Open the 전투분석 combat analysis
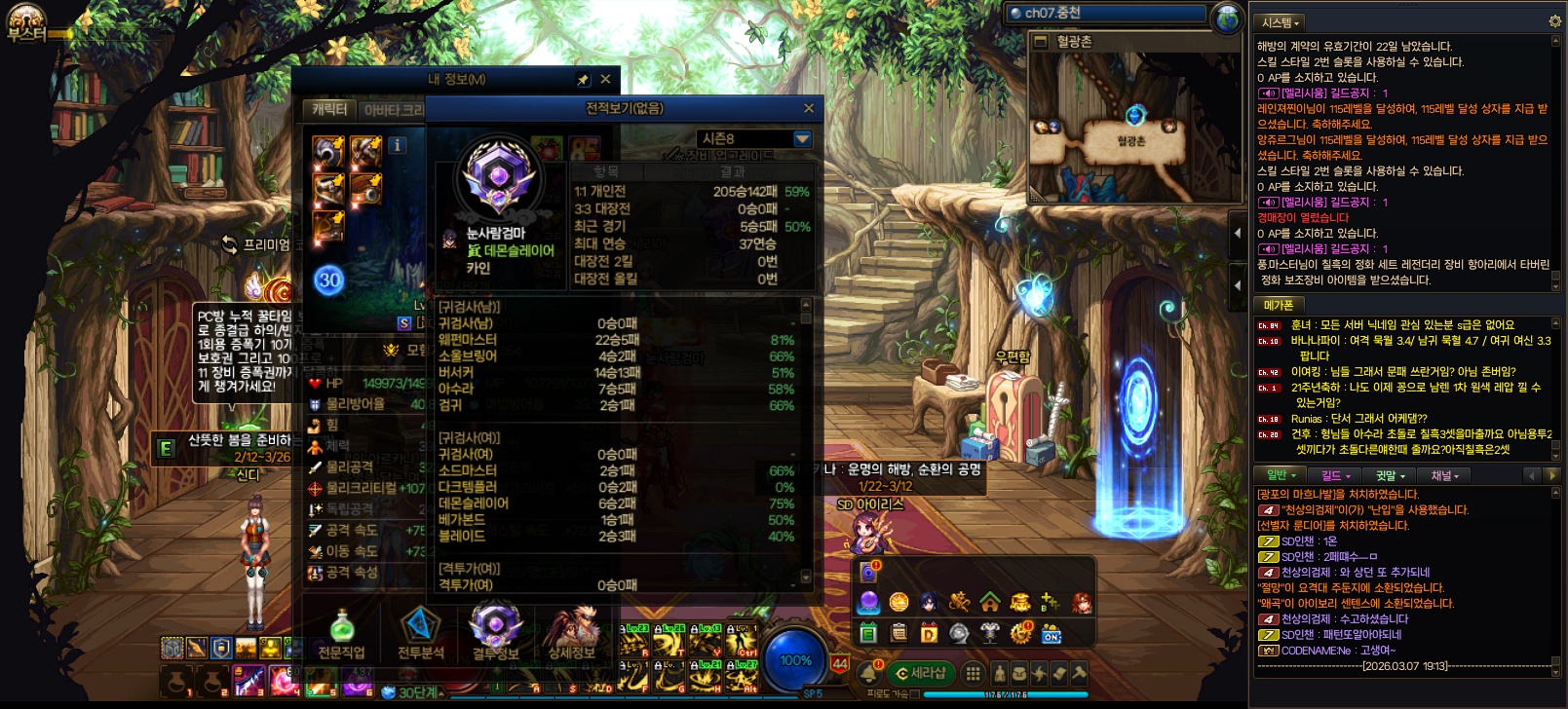The image size is (1568, 709). (x=420, y=634)
